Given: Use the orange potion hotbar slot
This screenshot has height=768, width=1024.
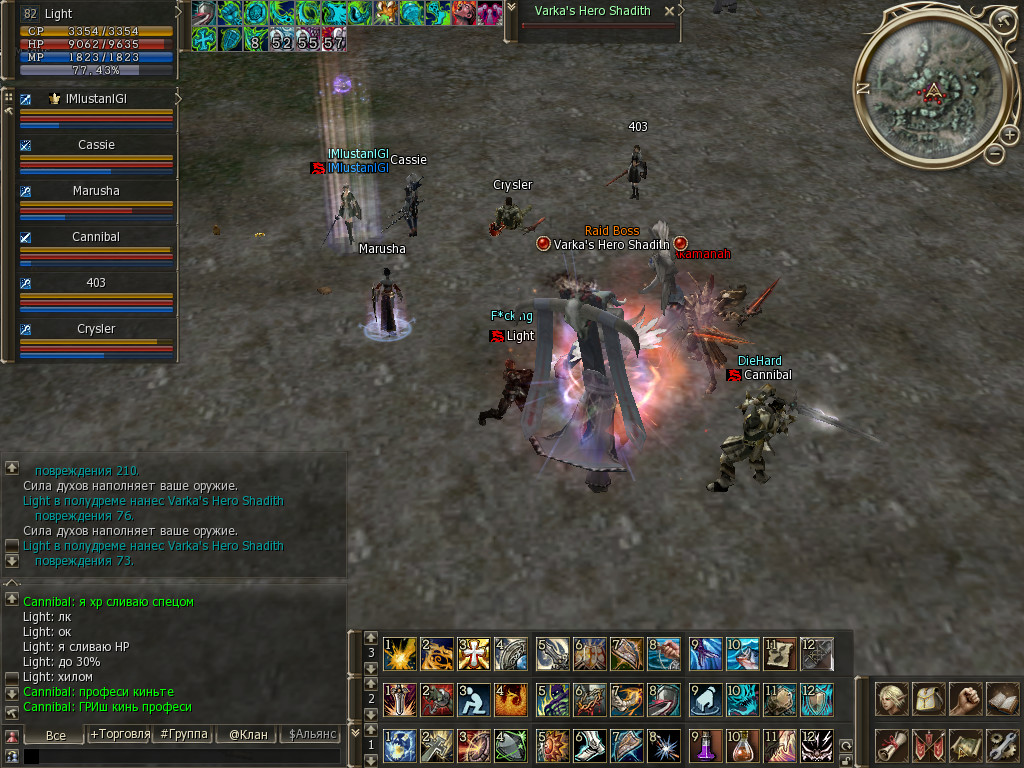Looking at the screenshot, I should click(742, 745).
